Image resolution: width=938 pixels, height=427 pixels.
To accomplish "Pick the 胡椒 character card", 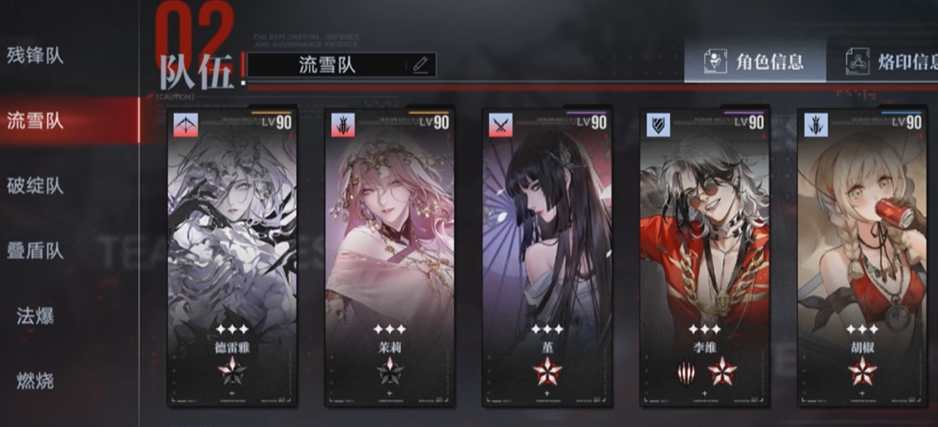I will tap(862, 256).
